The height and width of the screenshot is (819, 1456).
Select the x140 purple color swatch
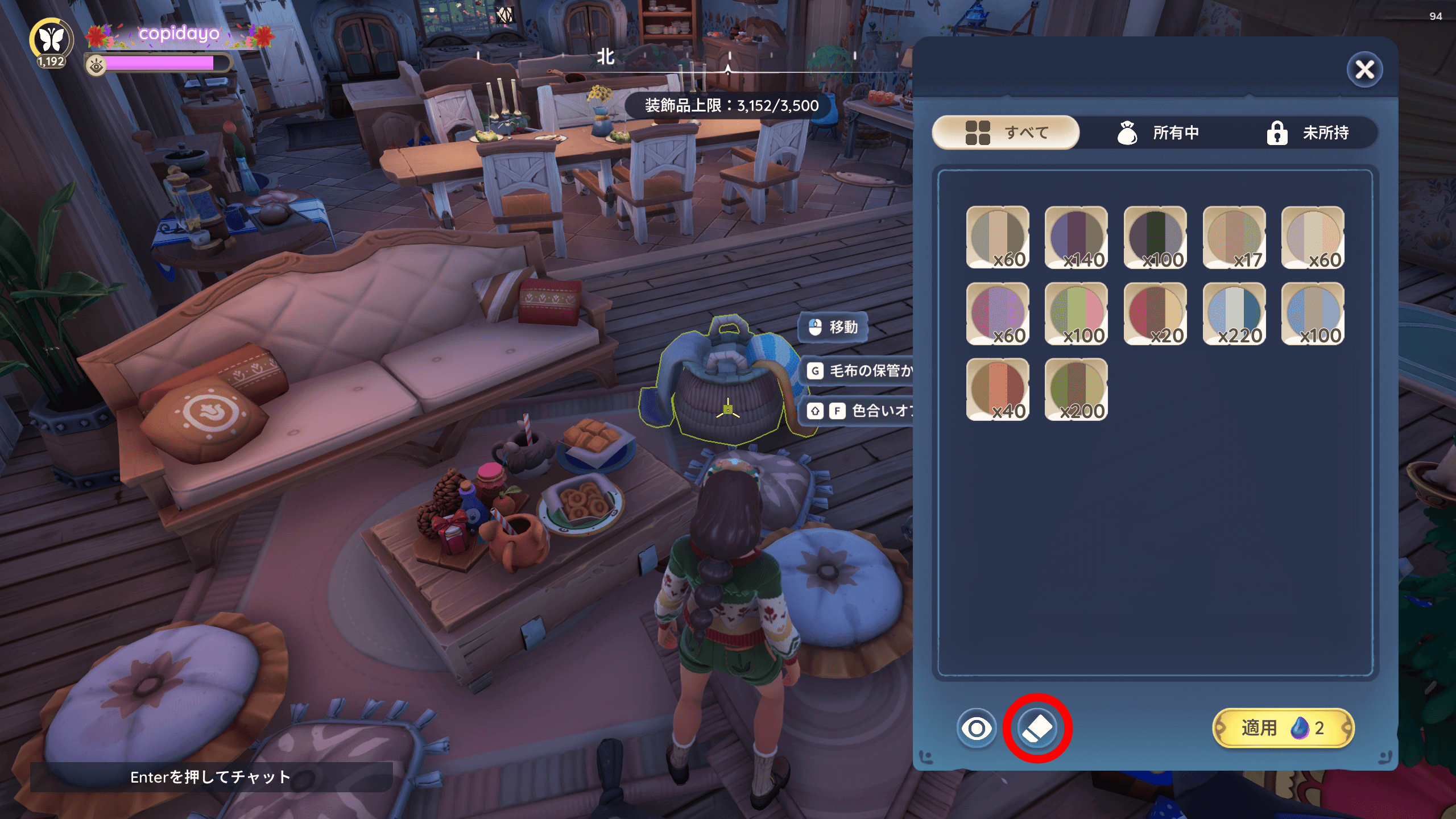[1076, 237]
